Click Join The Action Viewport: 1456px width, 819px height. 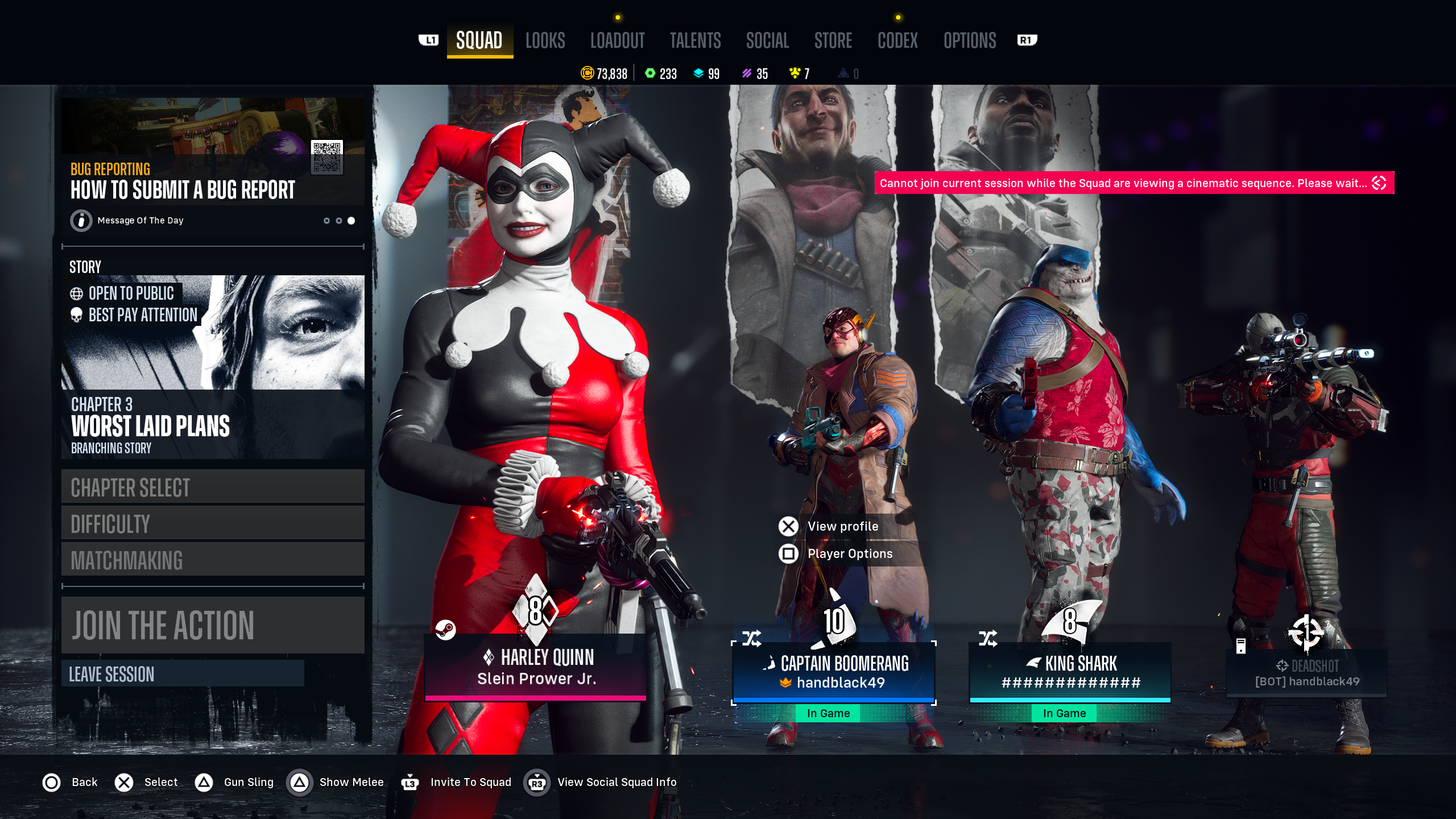tap(212, 624)
